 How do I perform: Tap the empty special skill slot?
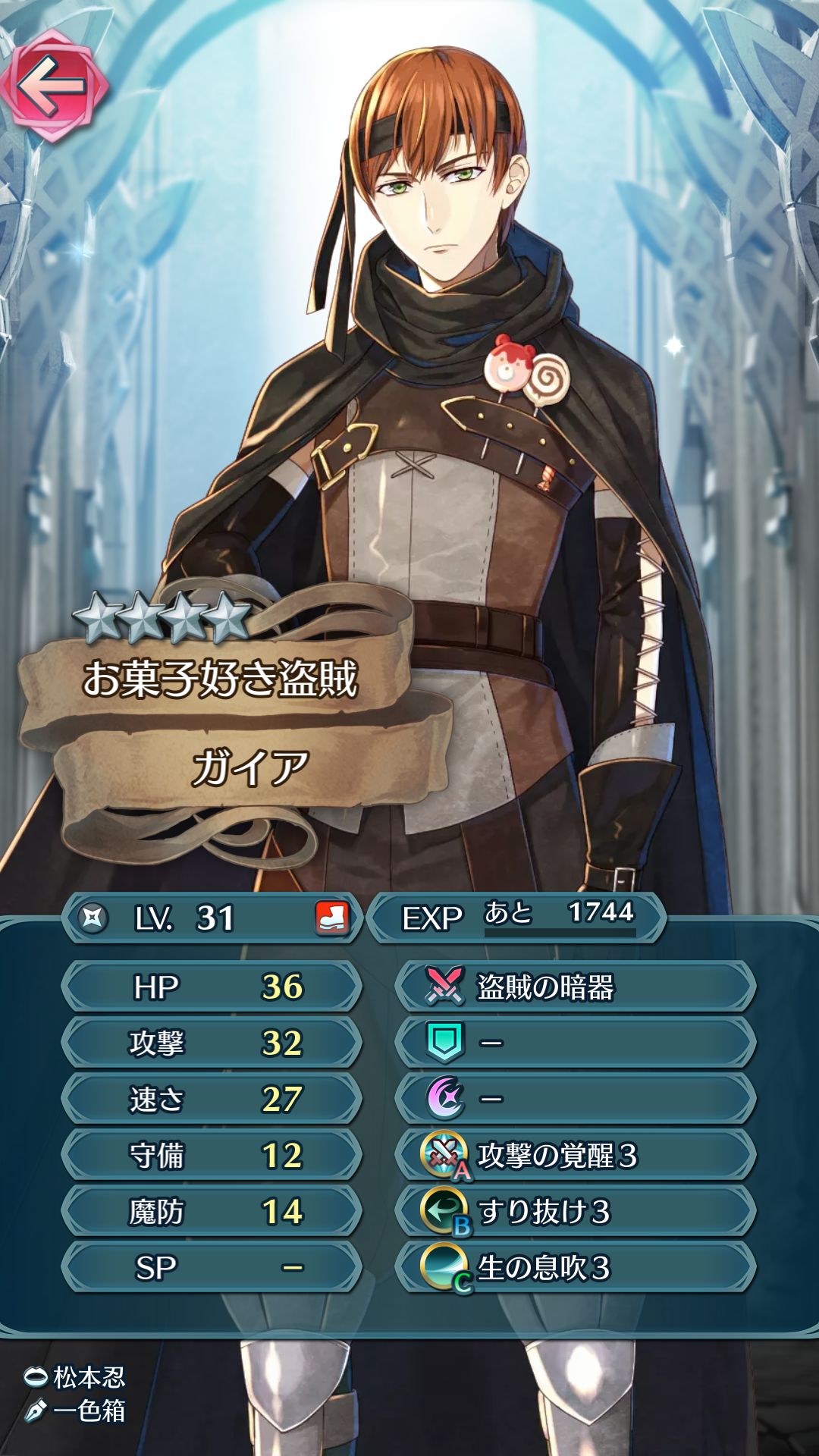pyautogui.click(x=575, y=1099)
